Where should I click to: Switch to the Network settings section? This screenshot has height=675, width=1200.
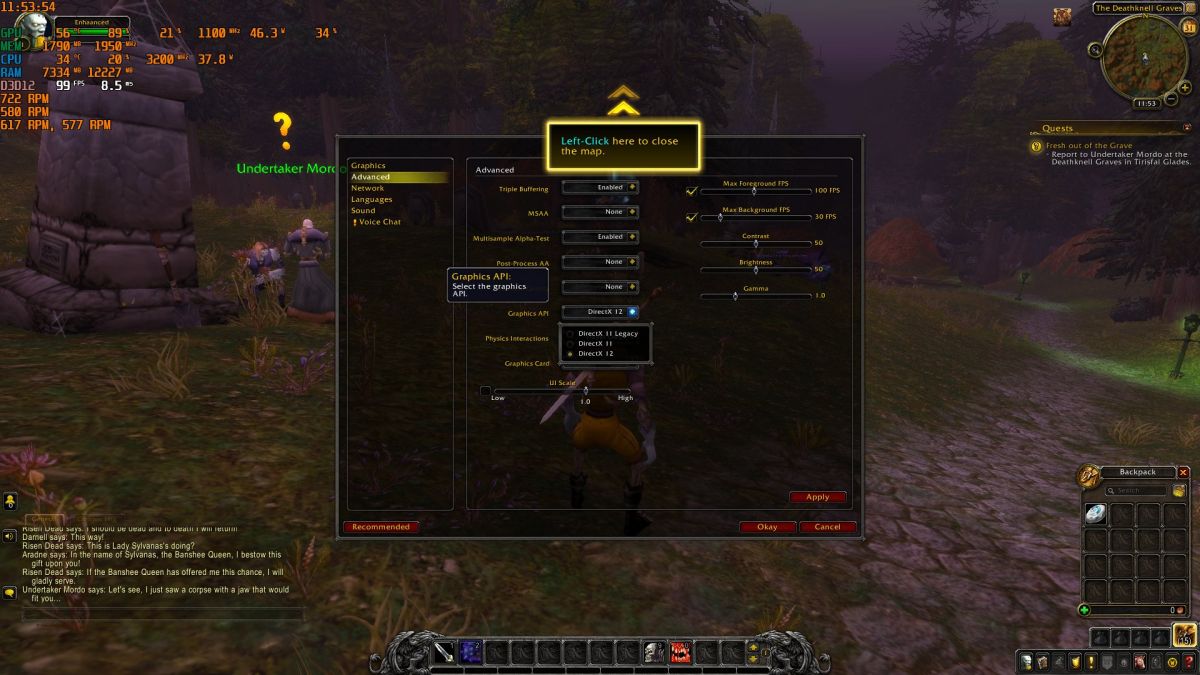click(367, 188)
